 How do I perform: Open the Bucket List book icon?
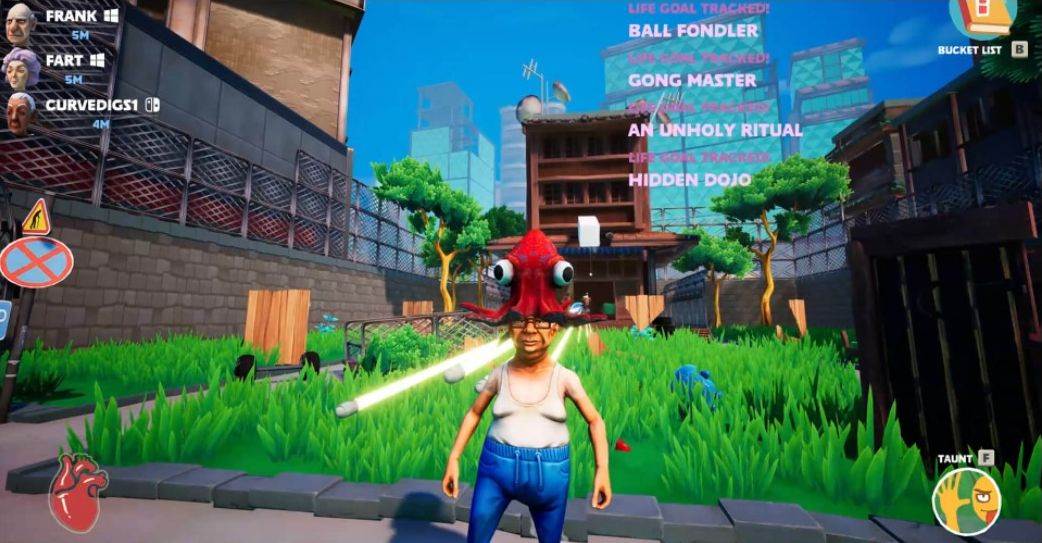point(982,17)
